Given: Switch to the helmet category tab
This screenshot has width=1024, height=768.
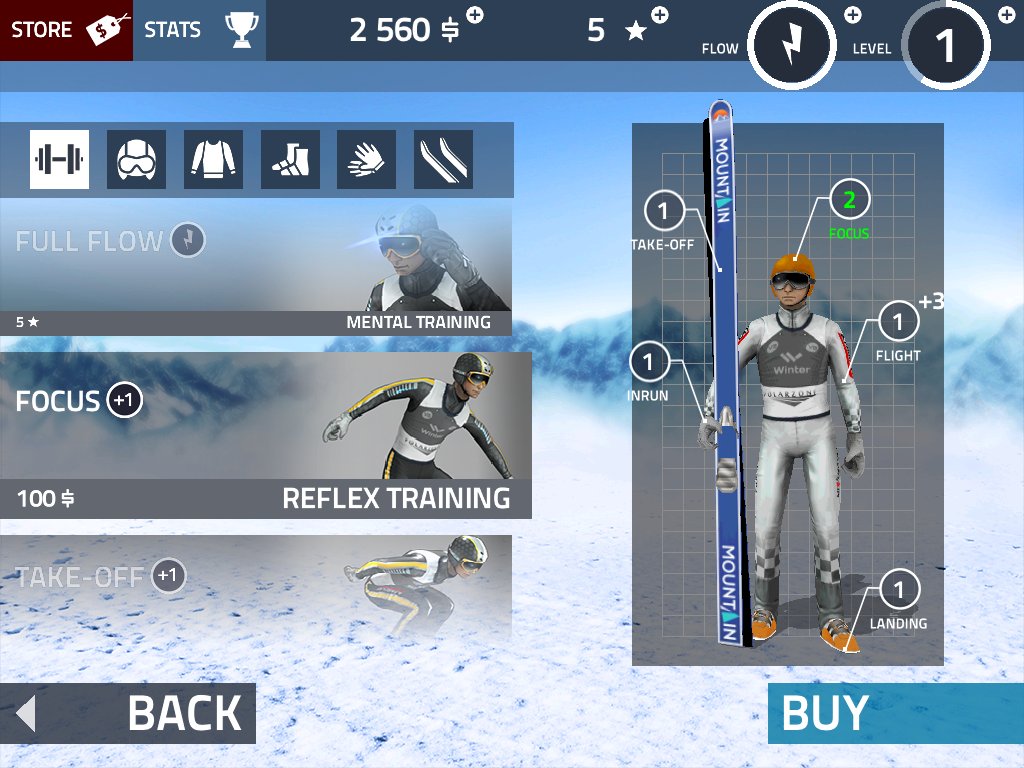Looking at the screenshot, I should click(136, 160).
